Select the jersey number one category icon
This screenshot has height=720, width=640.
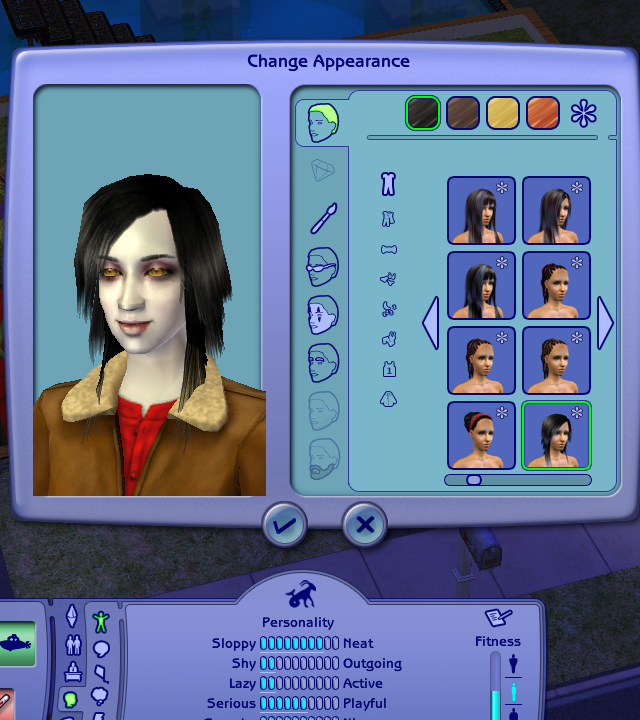click(389, 370)
